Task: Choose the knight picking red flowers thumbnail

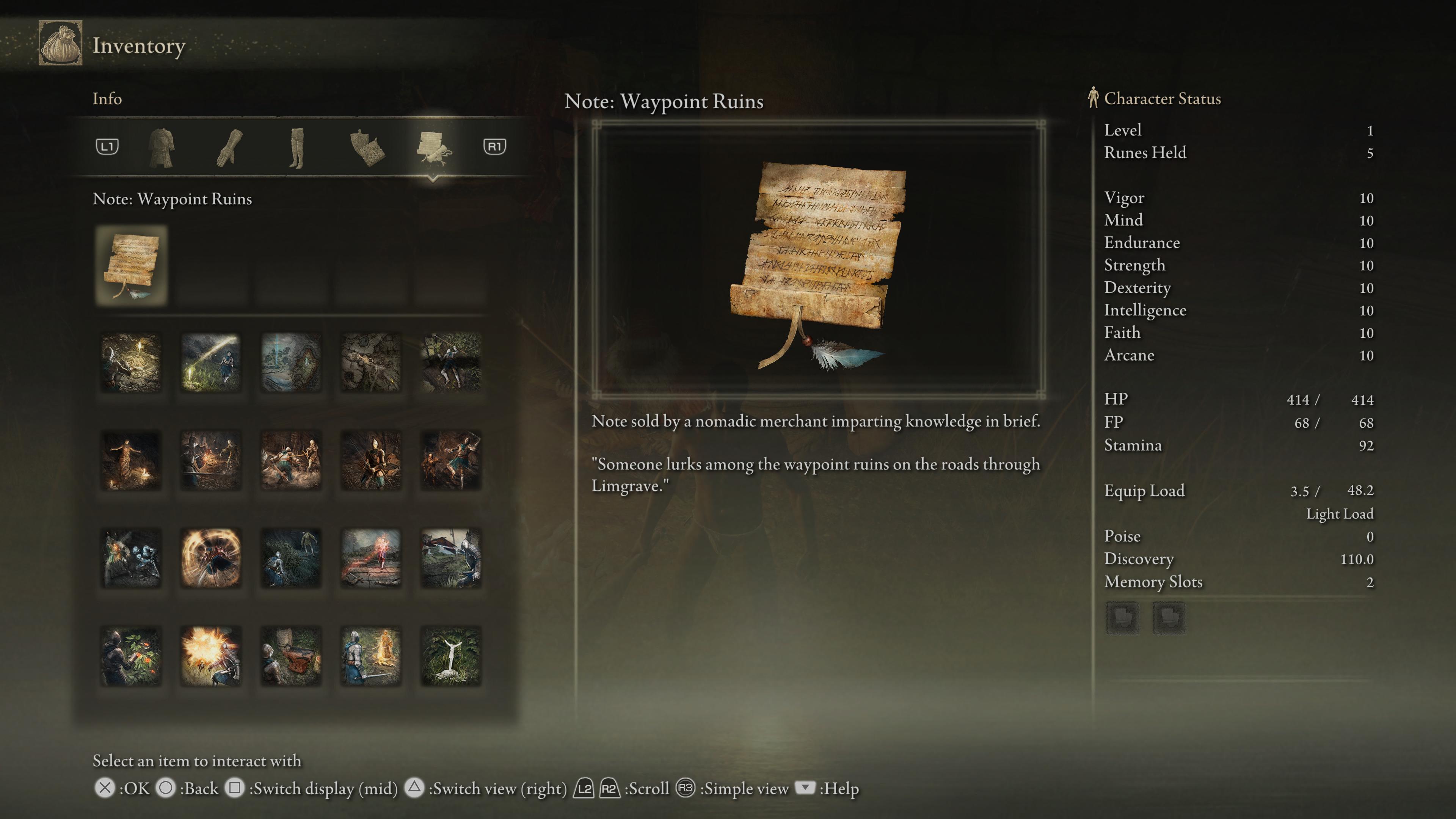Action: point(131,656)
